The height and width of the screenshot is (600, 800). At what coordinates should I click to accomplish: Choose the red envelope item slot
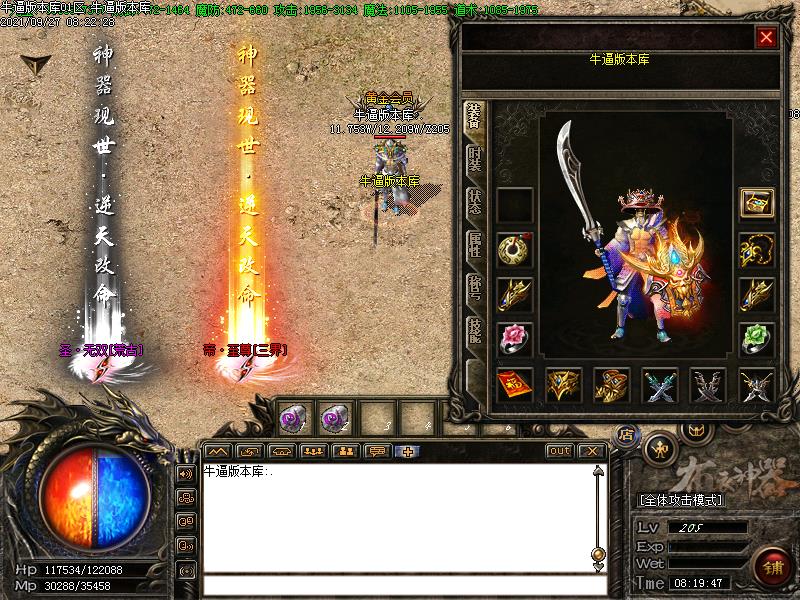pos(514,384)
